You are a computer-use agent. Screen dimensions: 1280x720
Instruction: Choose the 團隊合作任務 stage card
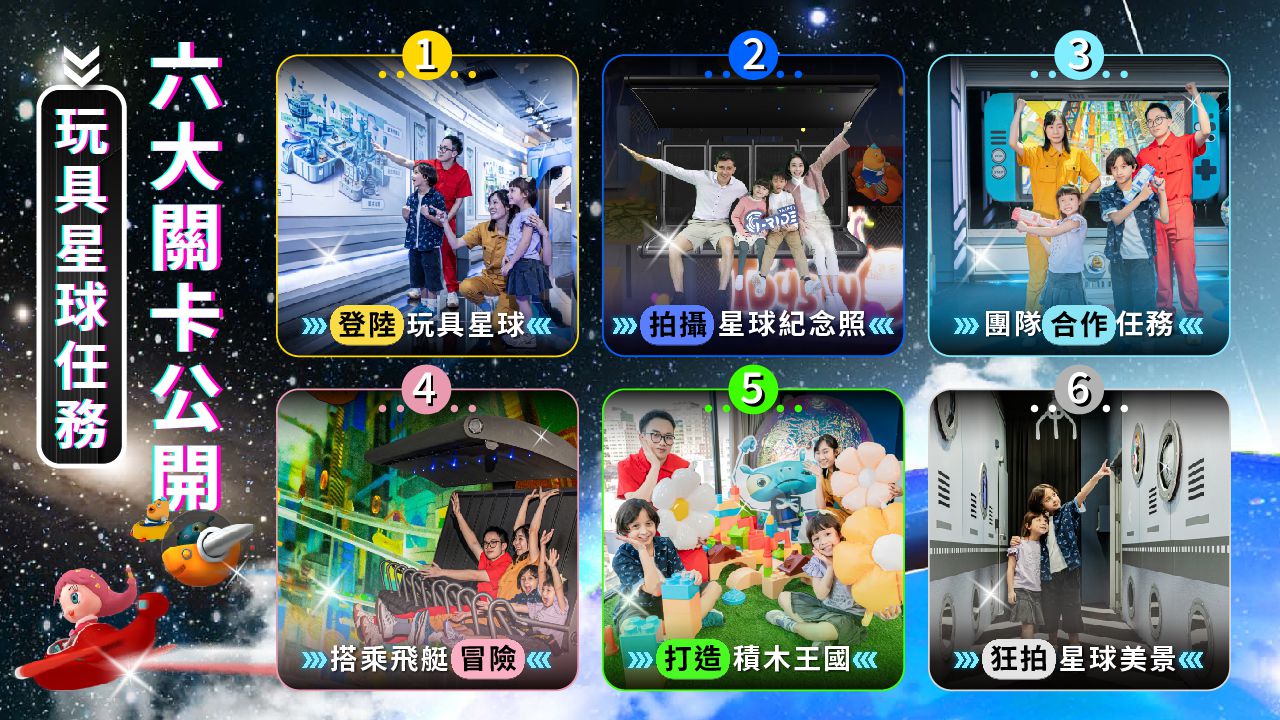(1078, 206)
